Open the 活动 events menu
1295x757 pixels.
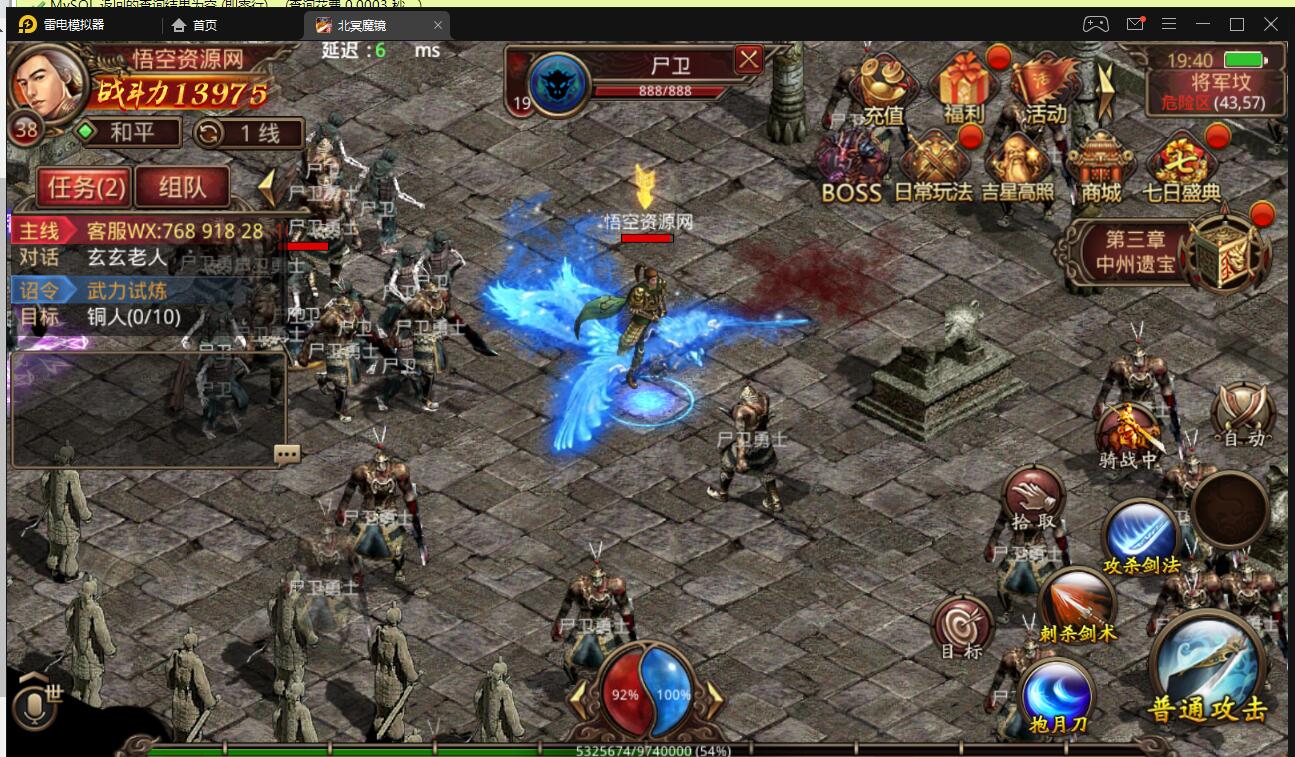pyautogui.click(x=1044, y=88)
